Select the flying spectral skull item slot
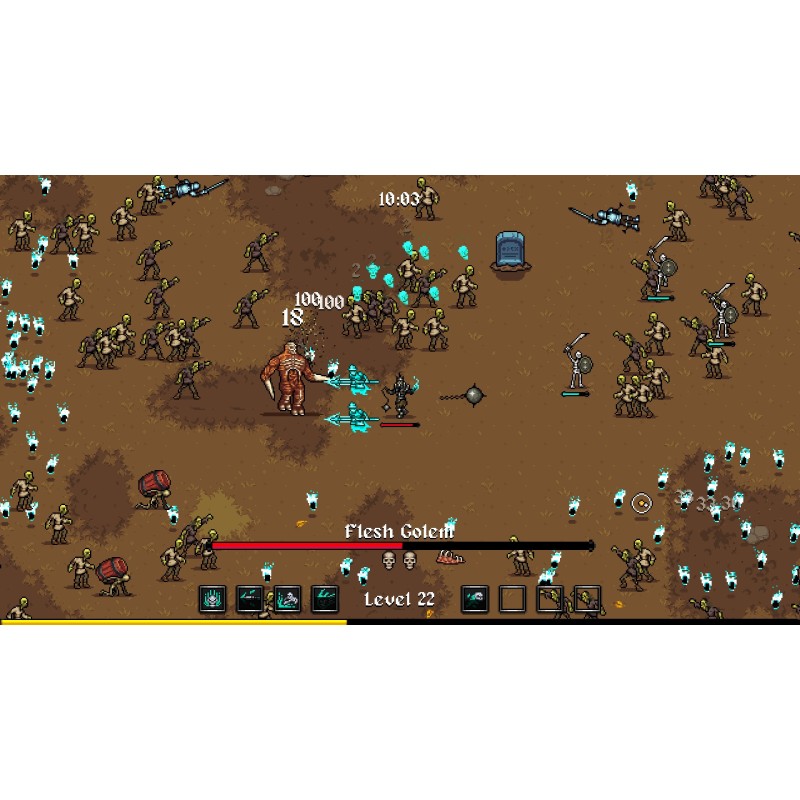The image size is (800, 800). pos(475,599)
